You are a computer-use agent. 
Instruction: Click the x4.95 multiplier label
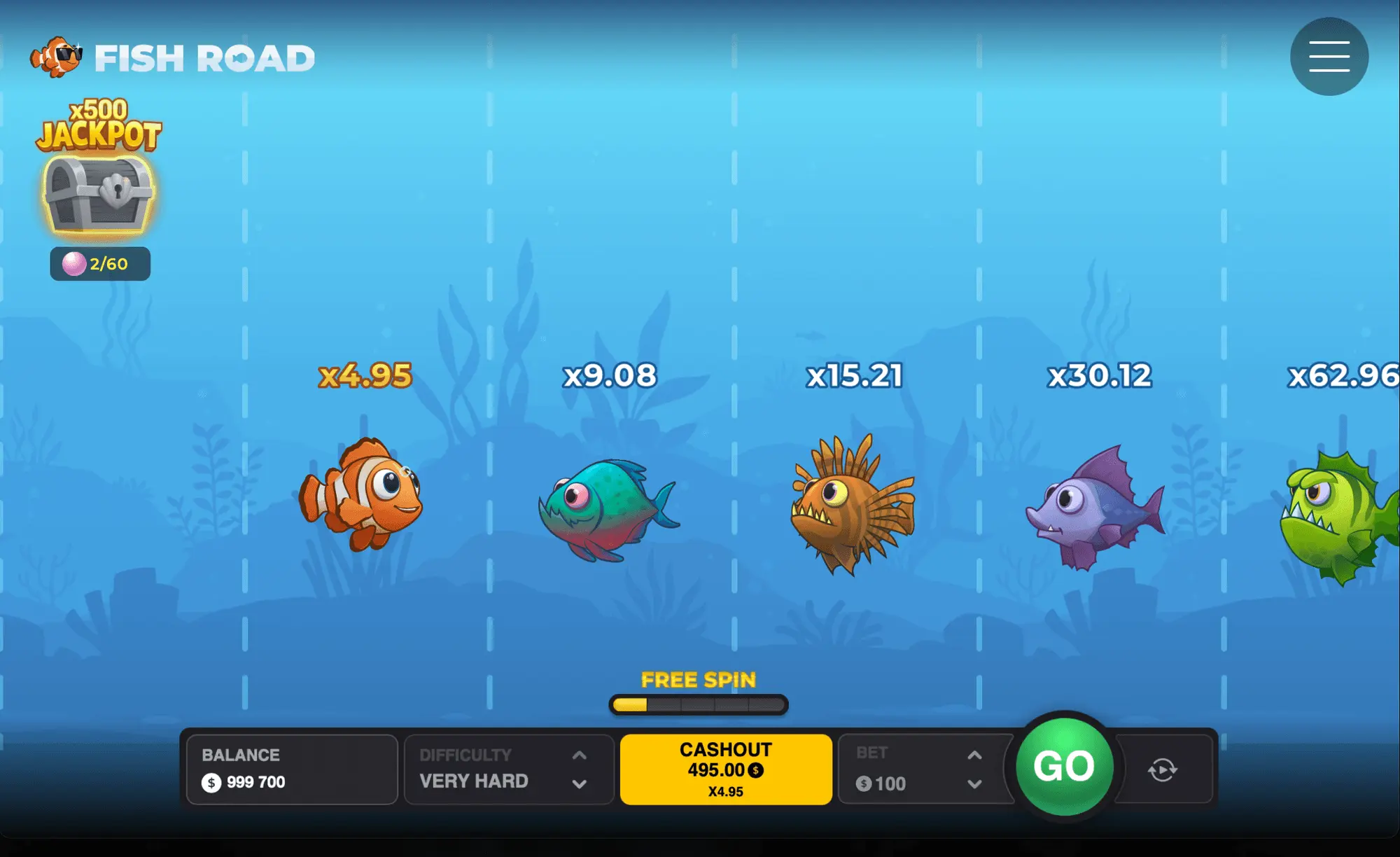click(364, 376)
